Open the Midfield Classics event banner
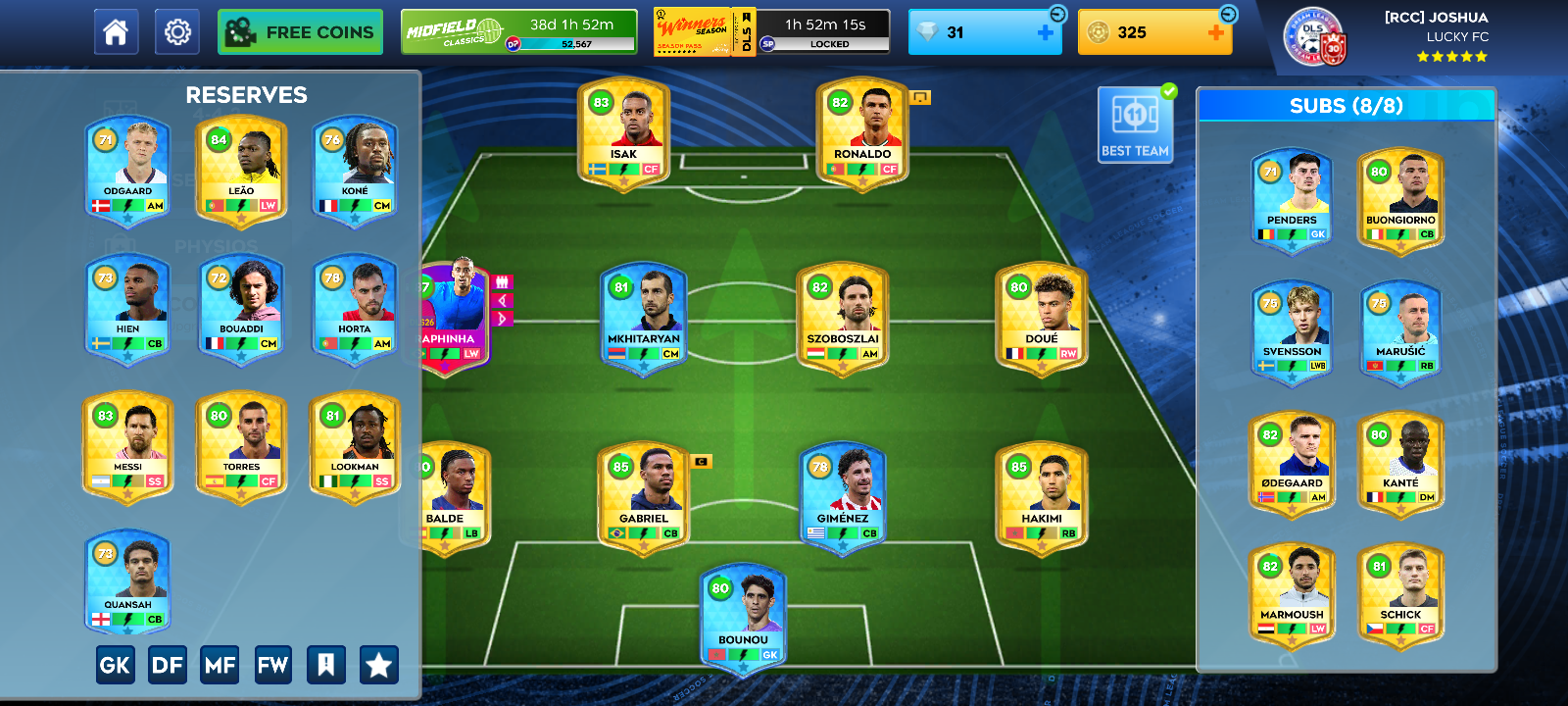The width and height of the screenshot is (1568, 706). [518, 32]
